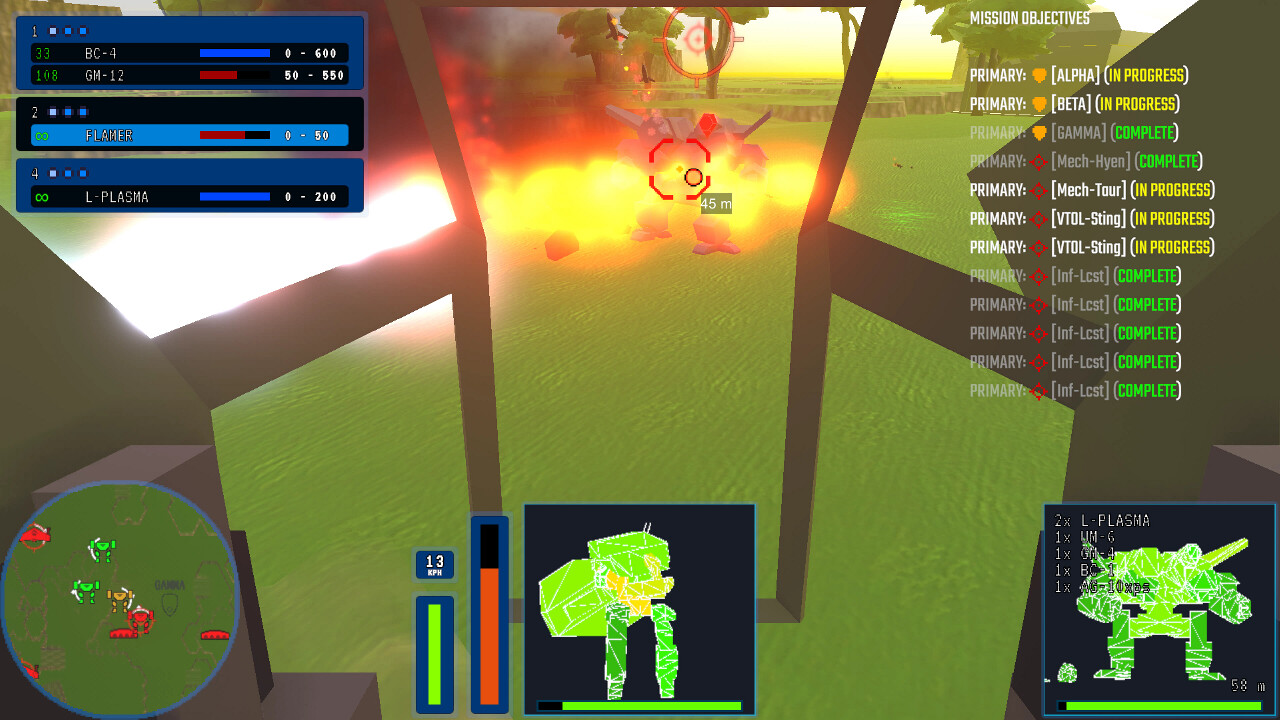Image resolution: width=1280 pixels, height=720 pixels.
Task: Click the MISSION OBJECTIVES header
Action: coord(1030,18)
